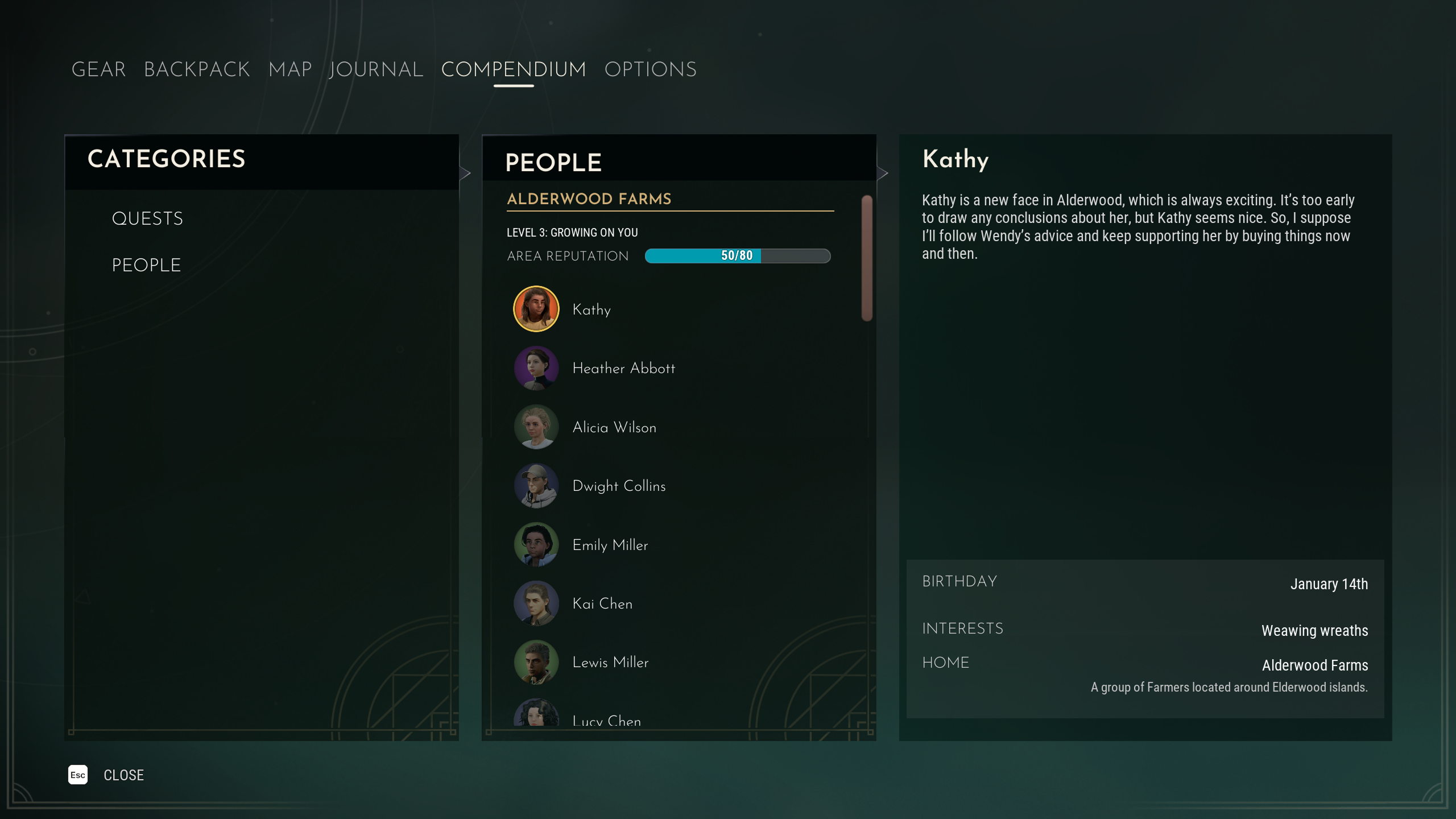Open Lucy Chen's entry

point(606,720)
